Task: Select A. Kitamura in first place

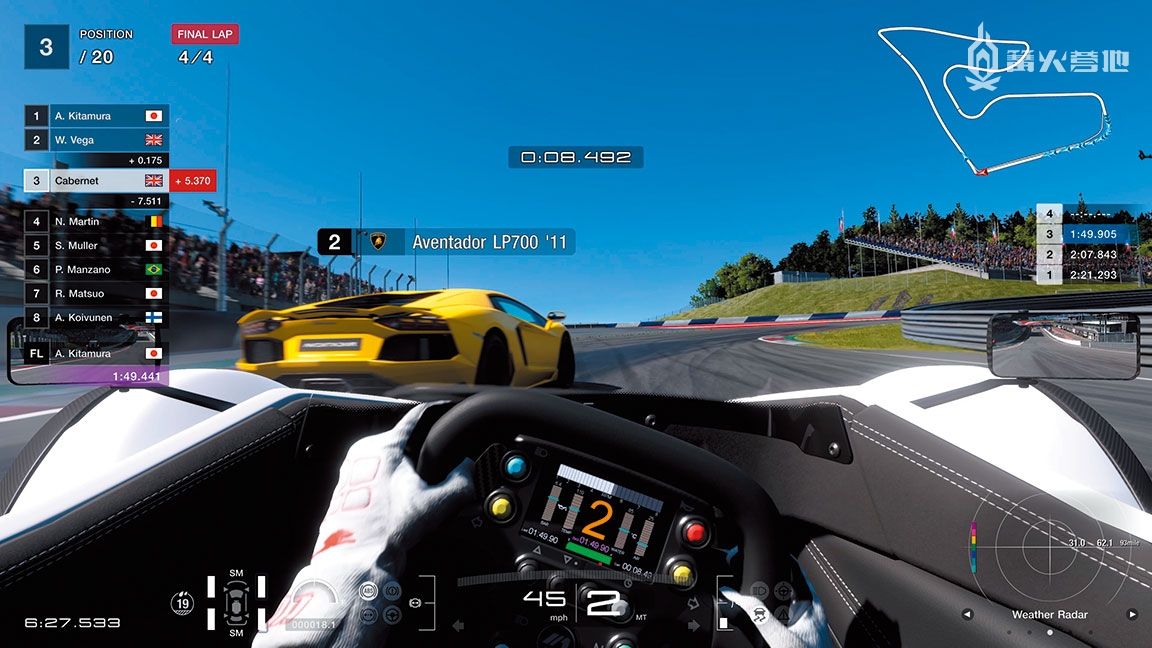Action: pos(96,116)
